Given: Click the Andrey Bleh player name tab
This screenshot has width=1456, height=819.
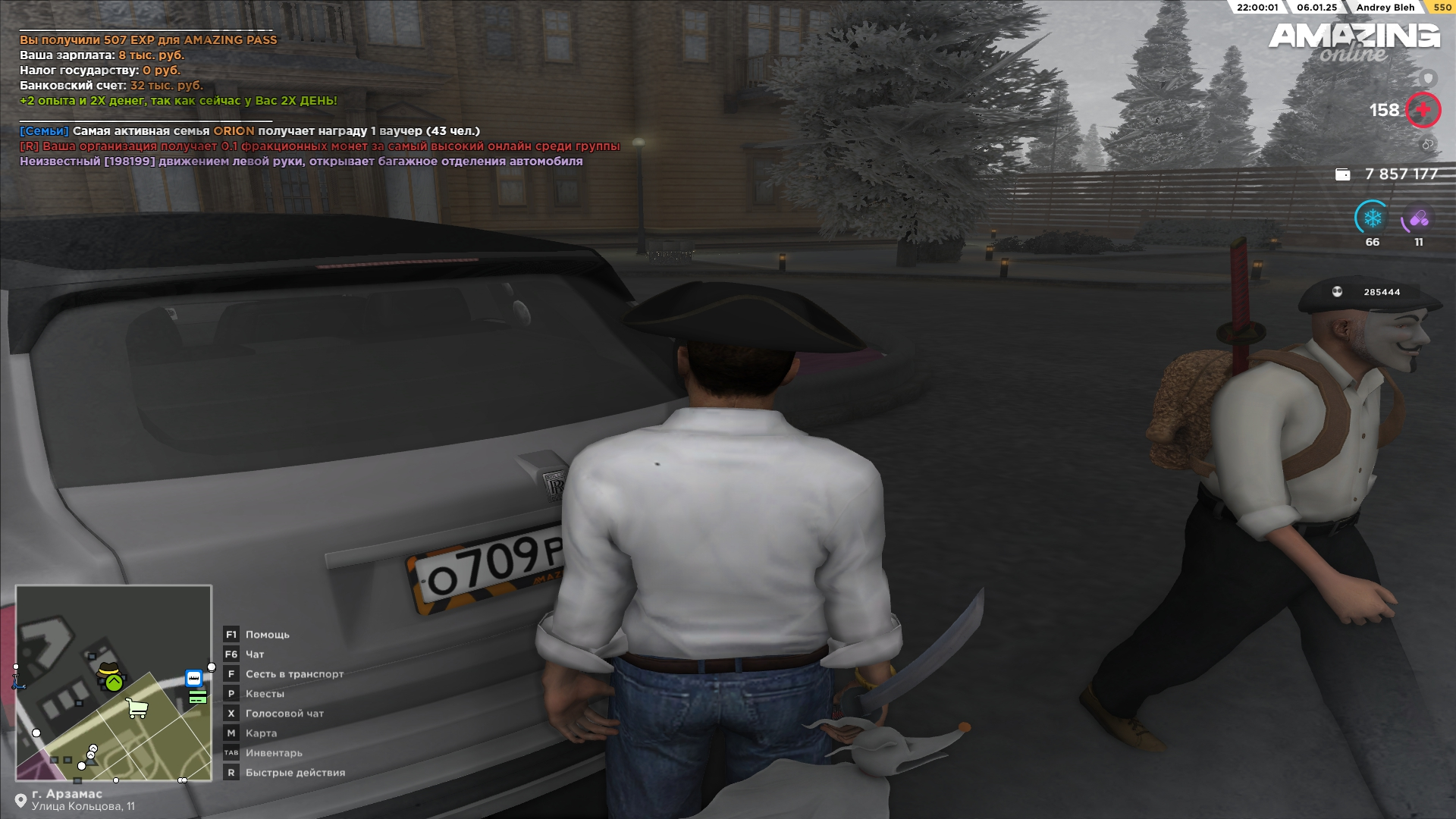Looking at the screenshot, I should [1385, 8].
